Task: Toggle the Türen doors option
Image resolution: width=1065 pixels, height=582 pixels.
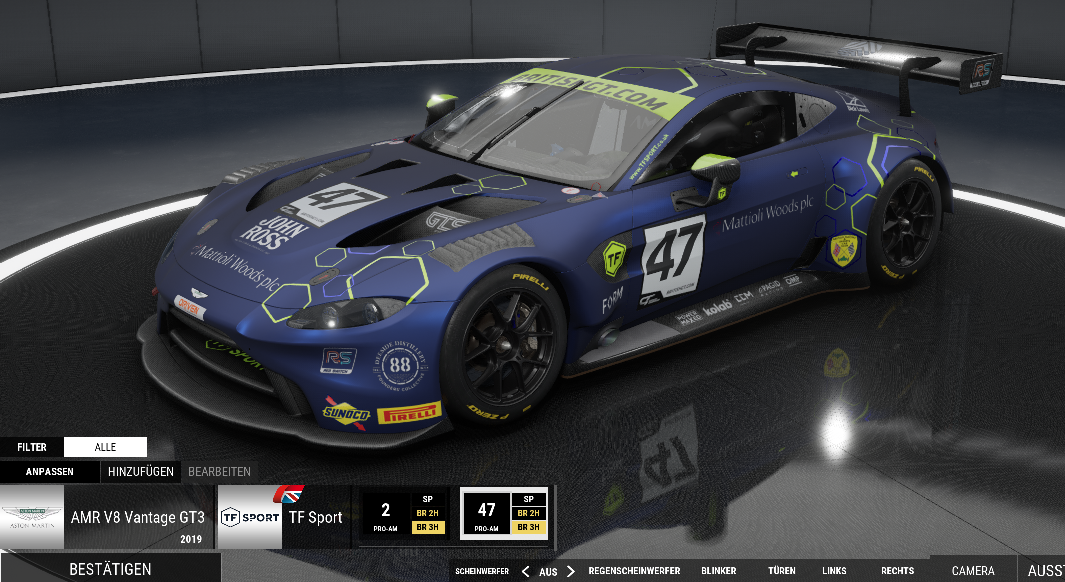Action: [782, 571]
